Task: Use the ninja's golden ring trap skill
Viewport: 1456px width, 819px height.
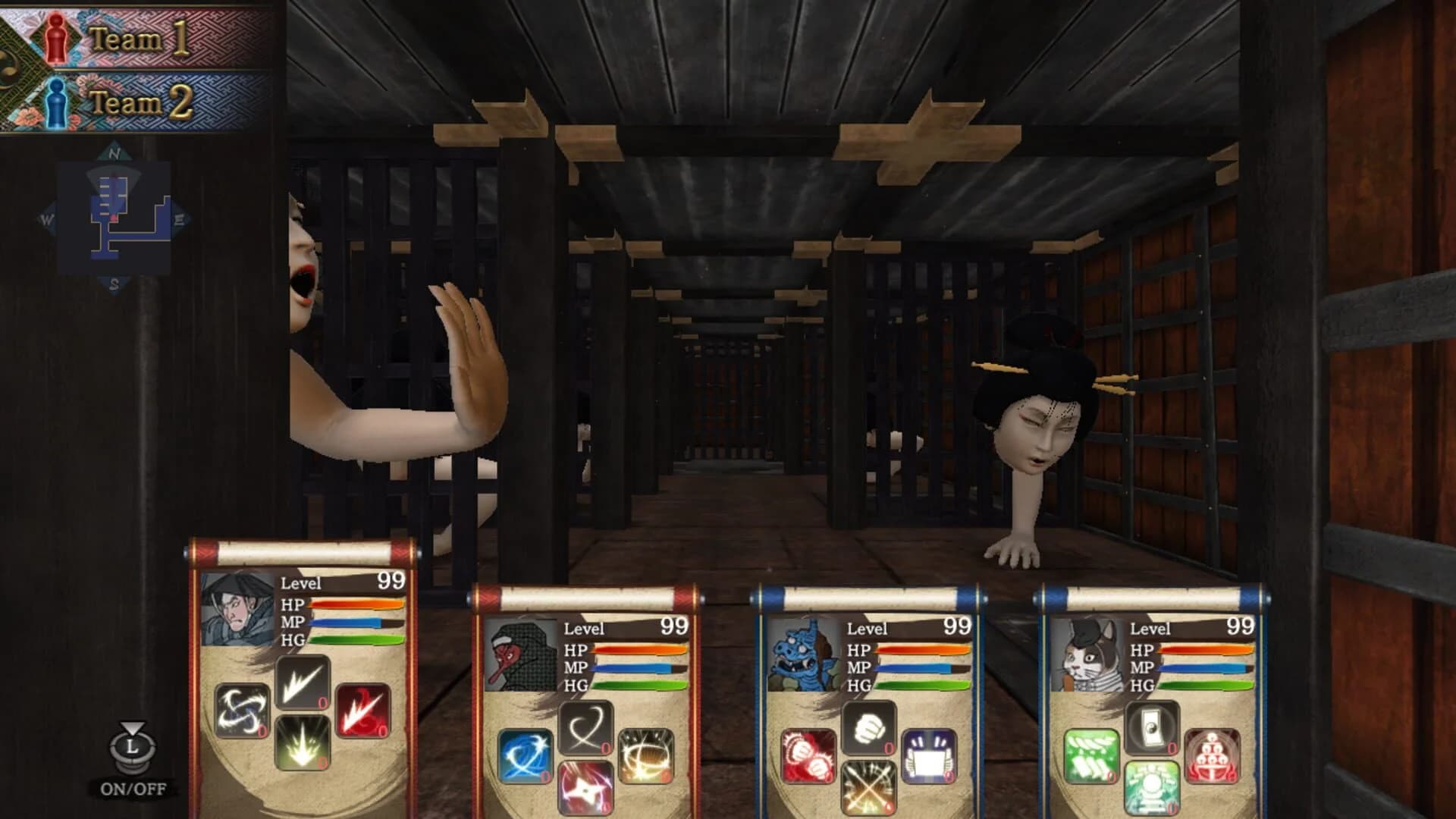Action: (x=646, y=757)
